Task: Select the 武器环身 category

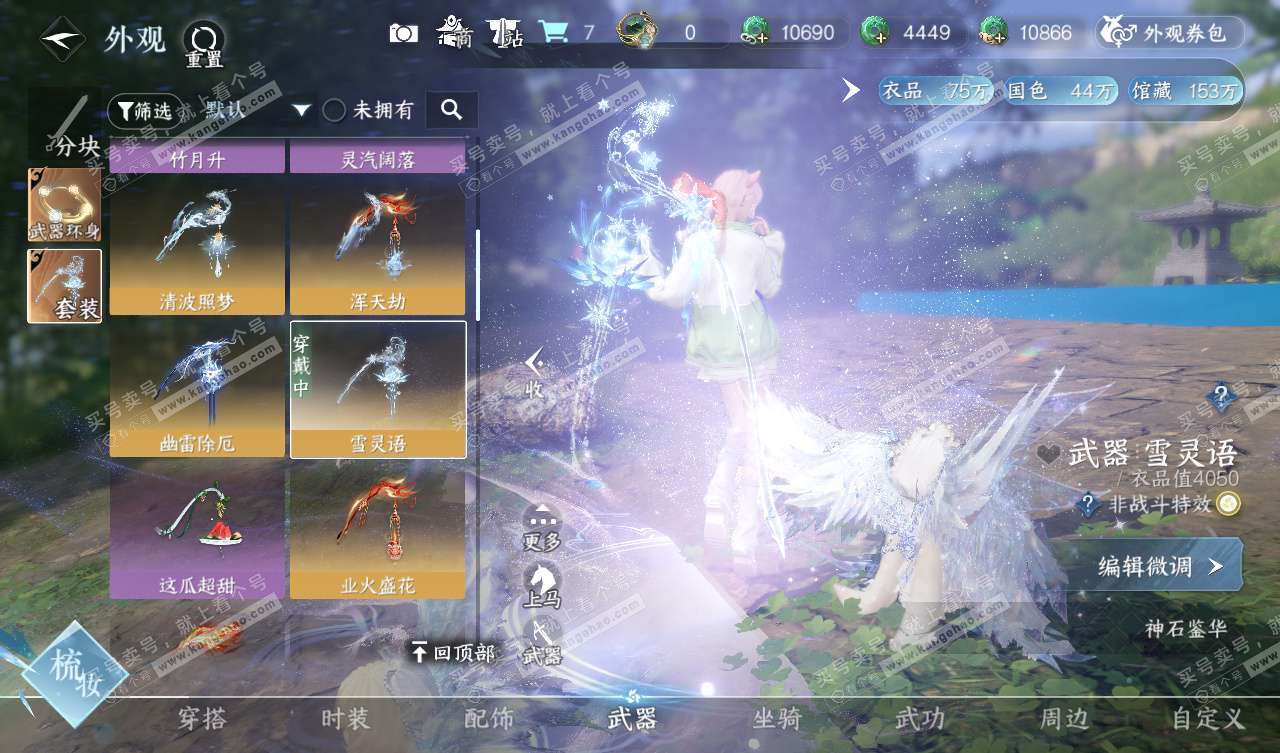Action: point(64,204)
